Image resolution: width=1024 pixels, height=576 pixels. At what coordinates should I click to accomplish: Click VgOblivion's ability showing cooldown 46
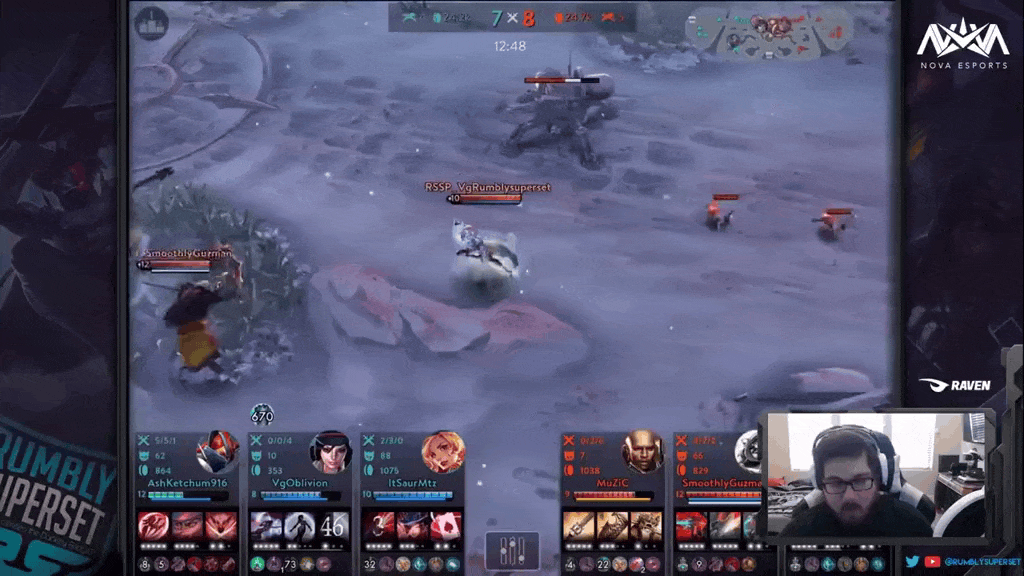[x=333, y=526]
